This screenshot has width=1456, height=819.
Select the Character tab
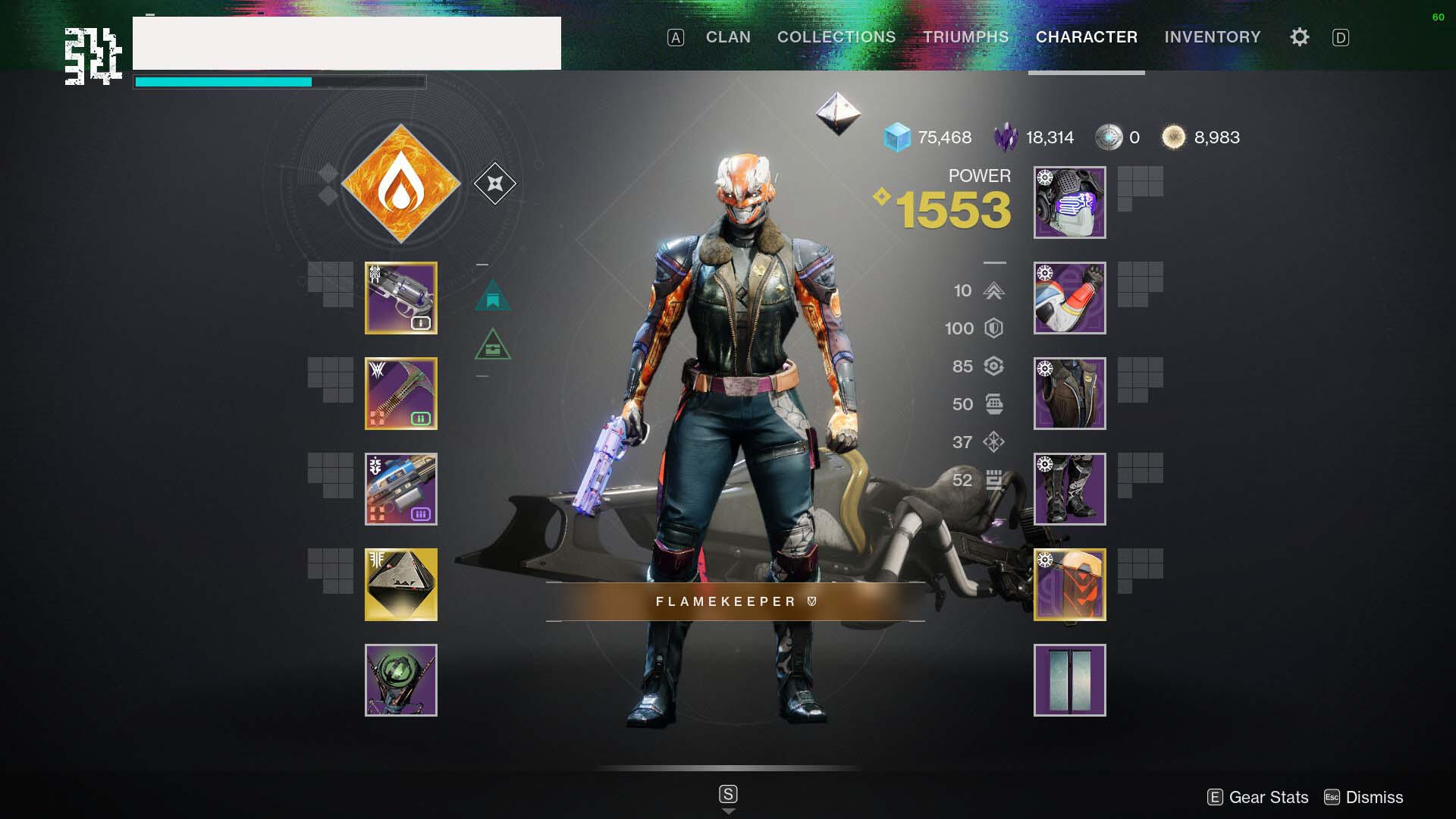(1086, 37)
